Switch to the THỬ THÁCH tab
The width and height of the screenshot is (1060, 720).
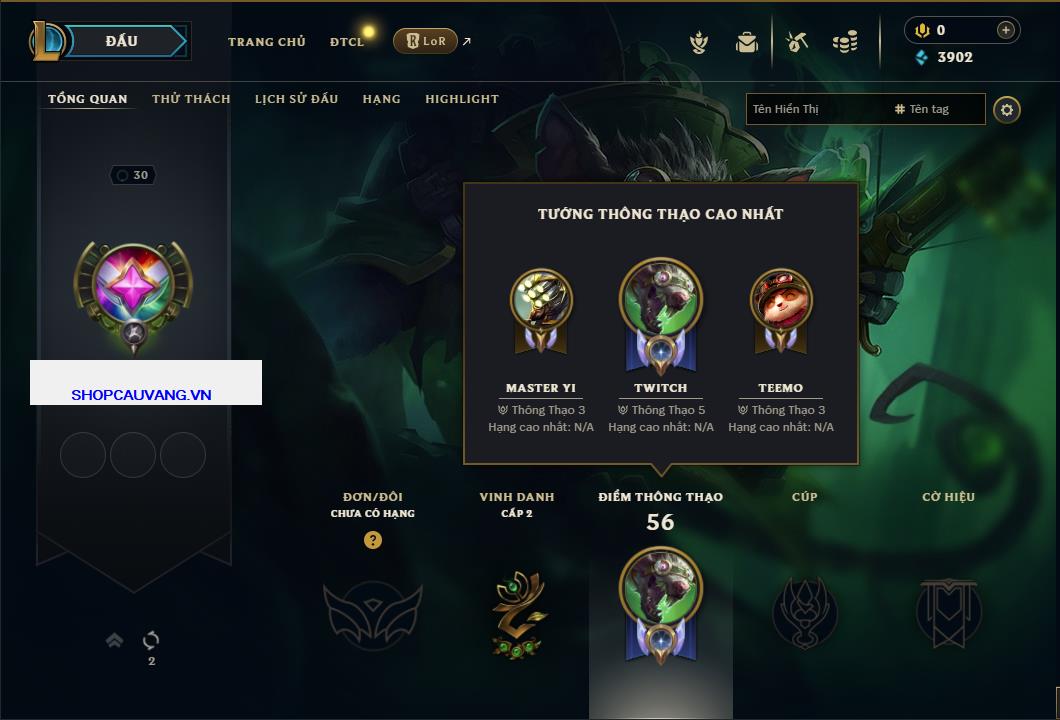click(191, 99)
